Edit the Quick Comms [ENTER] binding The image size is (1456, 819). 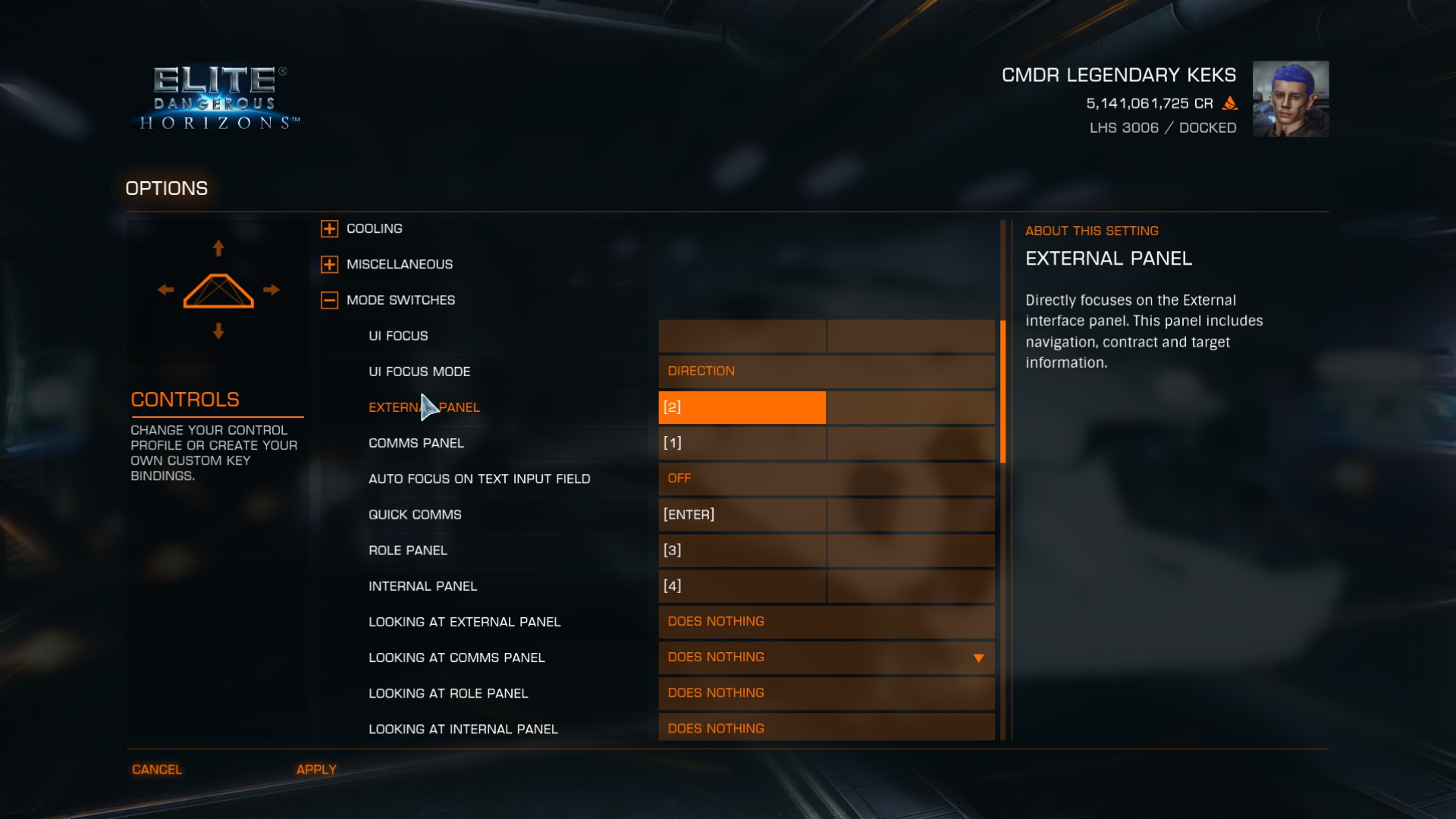(x=742, y=515)
